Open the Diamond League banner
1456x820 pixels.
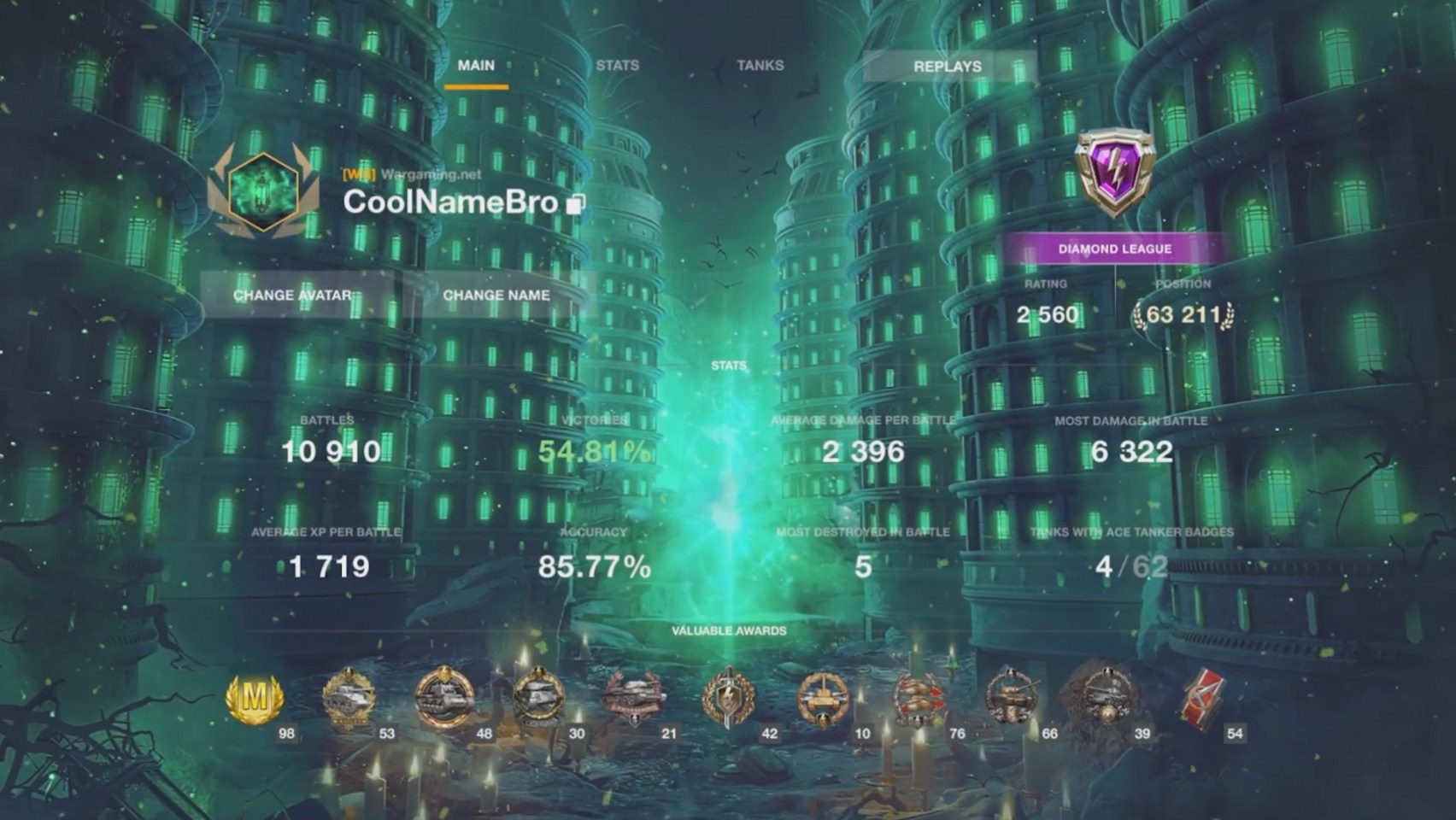point(1115,249)
